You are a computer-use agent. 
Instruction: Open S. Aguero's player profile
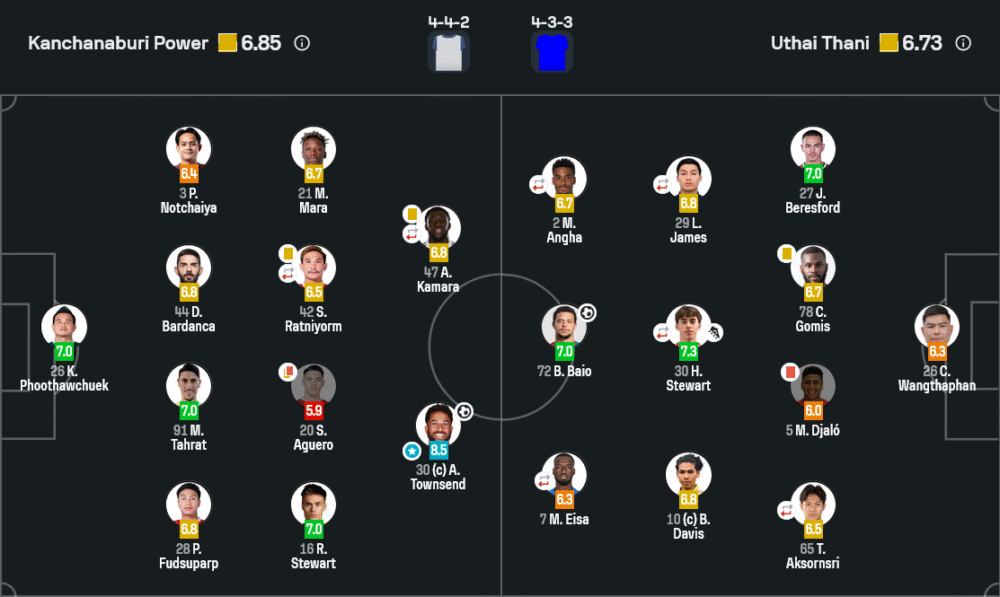click(313, 386)
